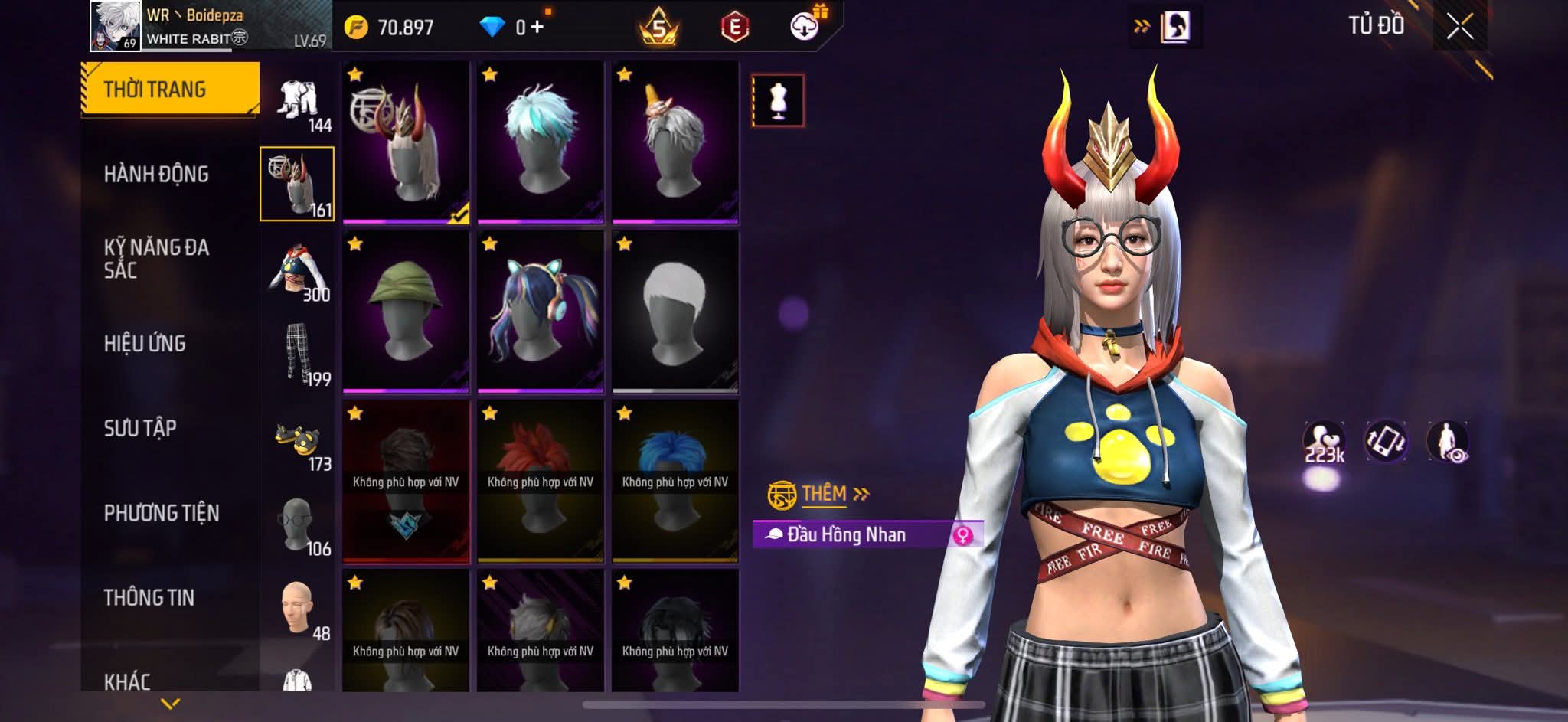1568x722 pixels.
Task: Select the light blue spiky hair item
Action: 541,142
